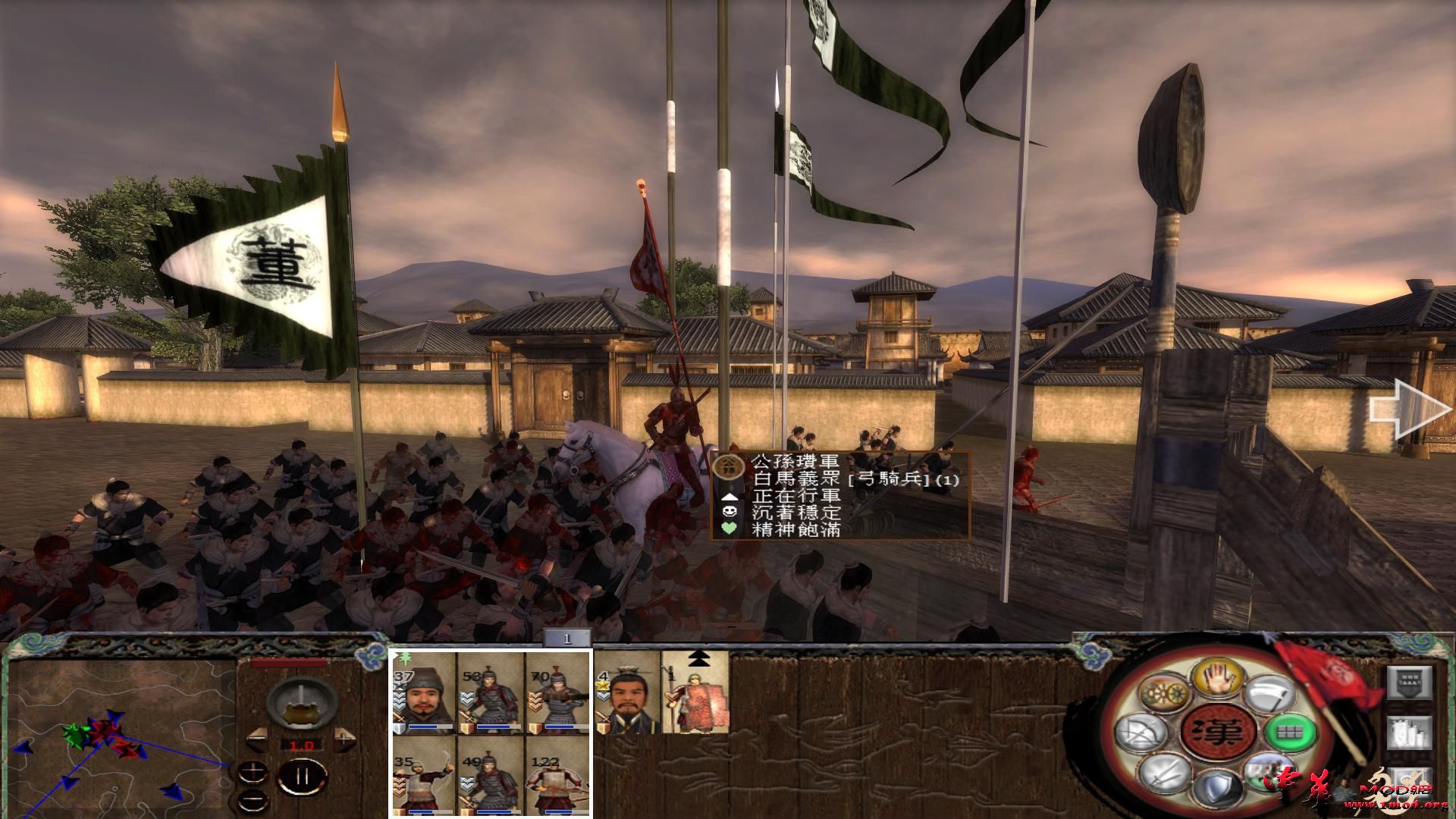Click the terrain view icon on the command wheel
Screen dimensions: 1456x819
tap(1268, 773)
